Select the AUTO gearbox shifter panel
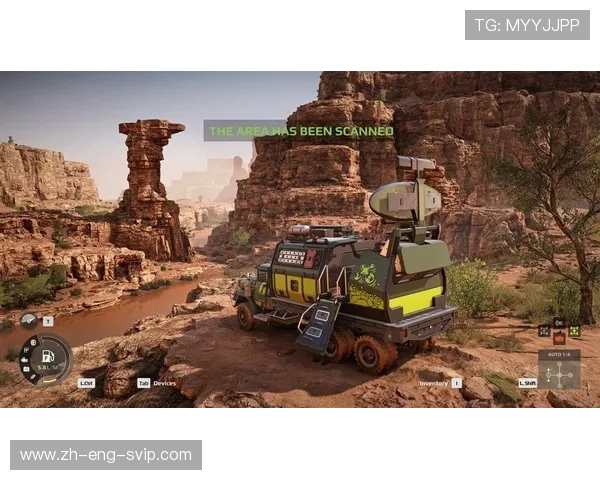The width and height of the screenshot is (600, 480). click(558, 369)
